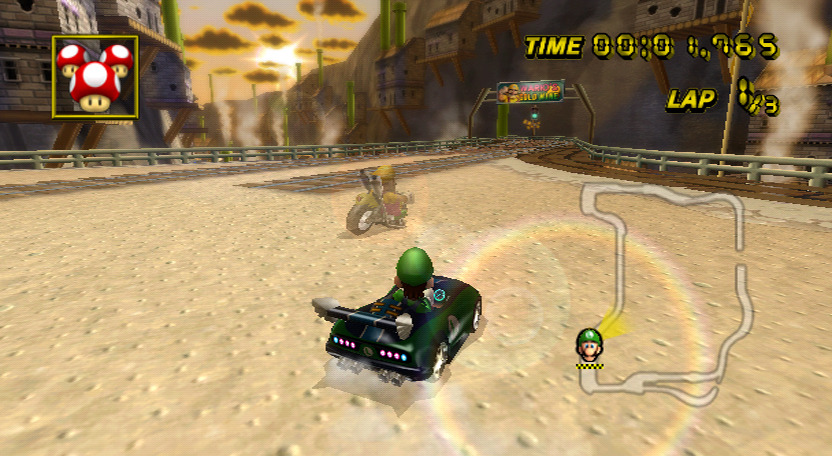Use the triple mushroom item slot
832x456 pixels.
click(95, 77)
